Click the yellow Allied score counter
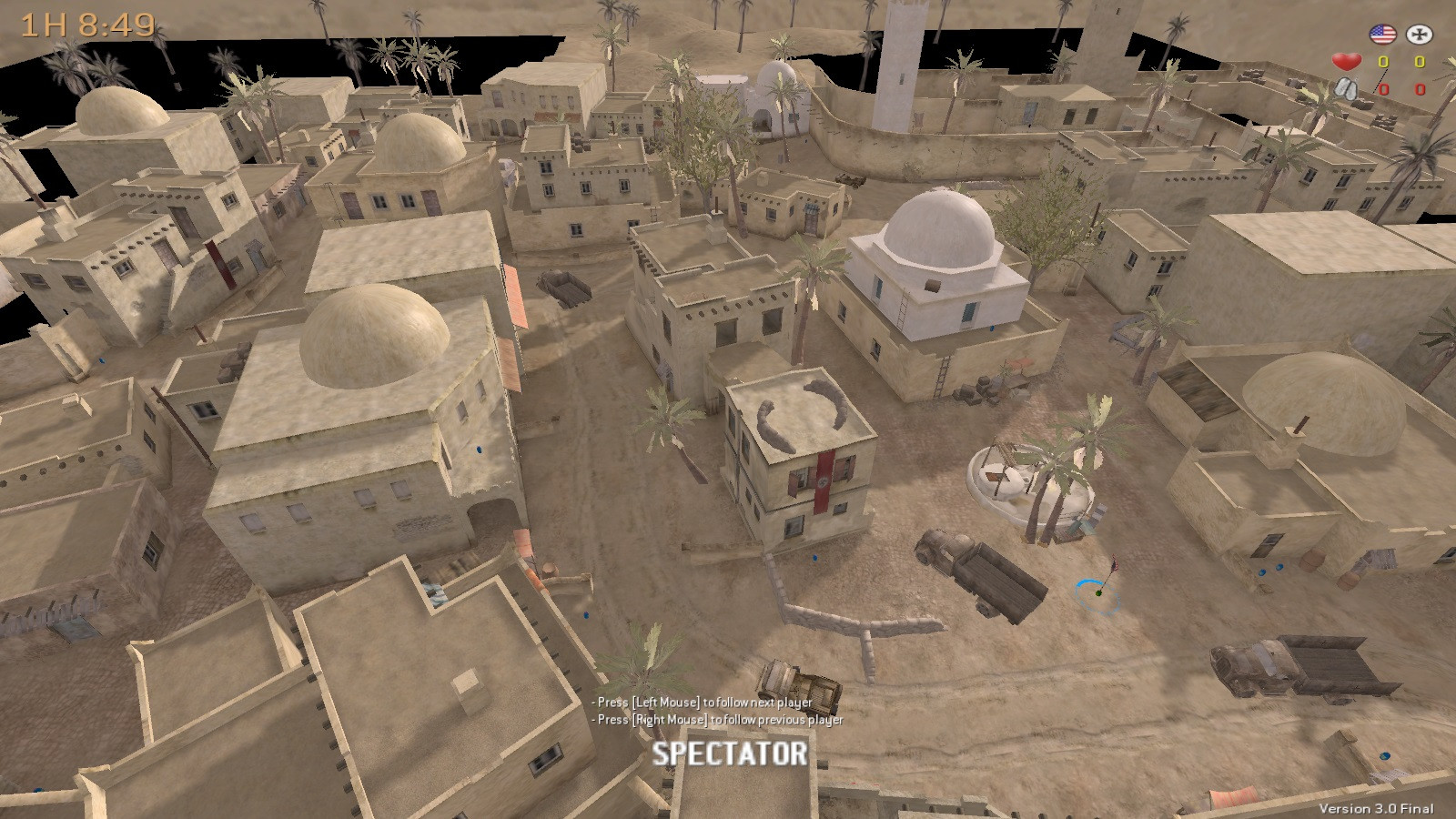The height and width of the screenshot is (819, 1456). click(1383, 61)
